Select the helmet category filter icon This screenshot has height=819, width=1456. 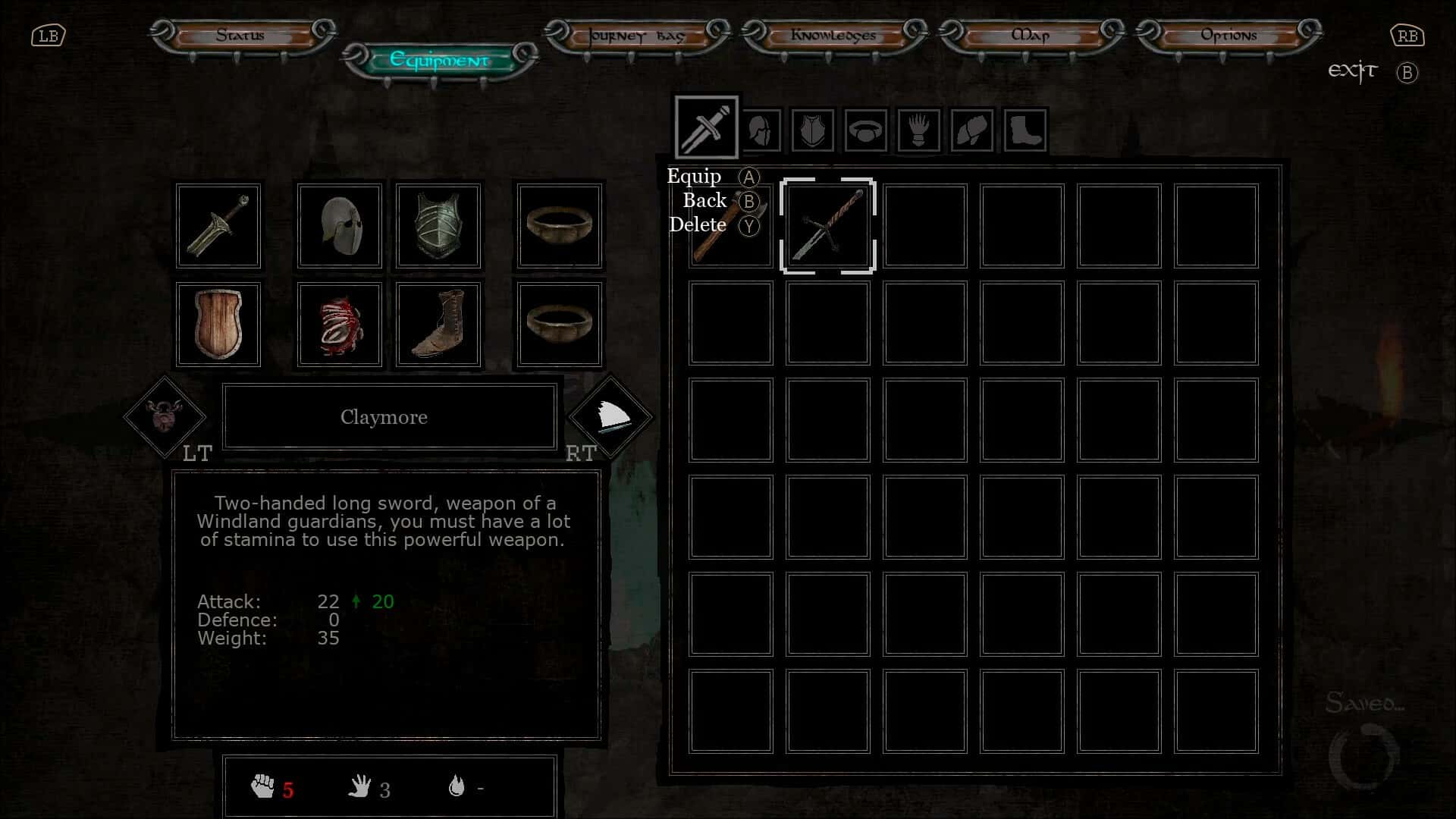tap(761, 130)
